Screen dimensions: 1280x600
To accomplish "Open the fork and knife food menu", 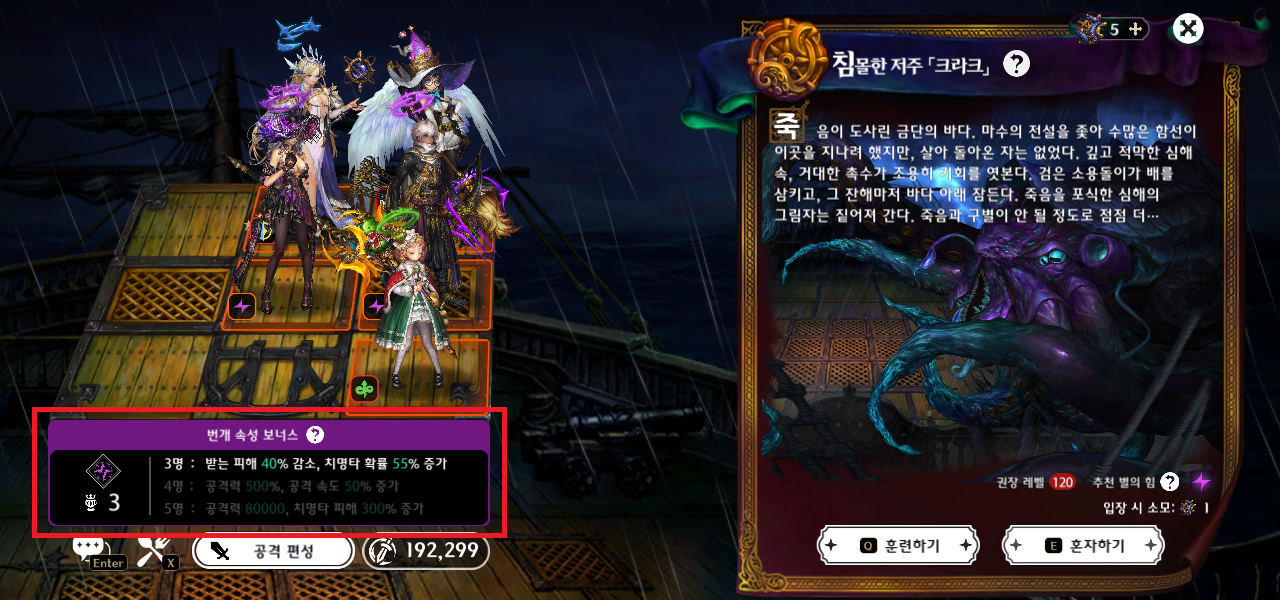I will click(x=154, y=547).
